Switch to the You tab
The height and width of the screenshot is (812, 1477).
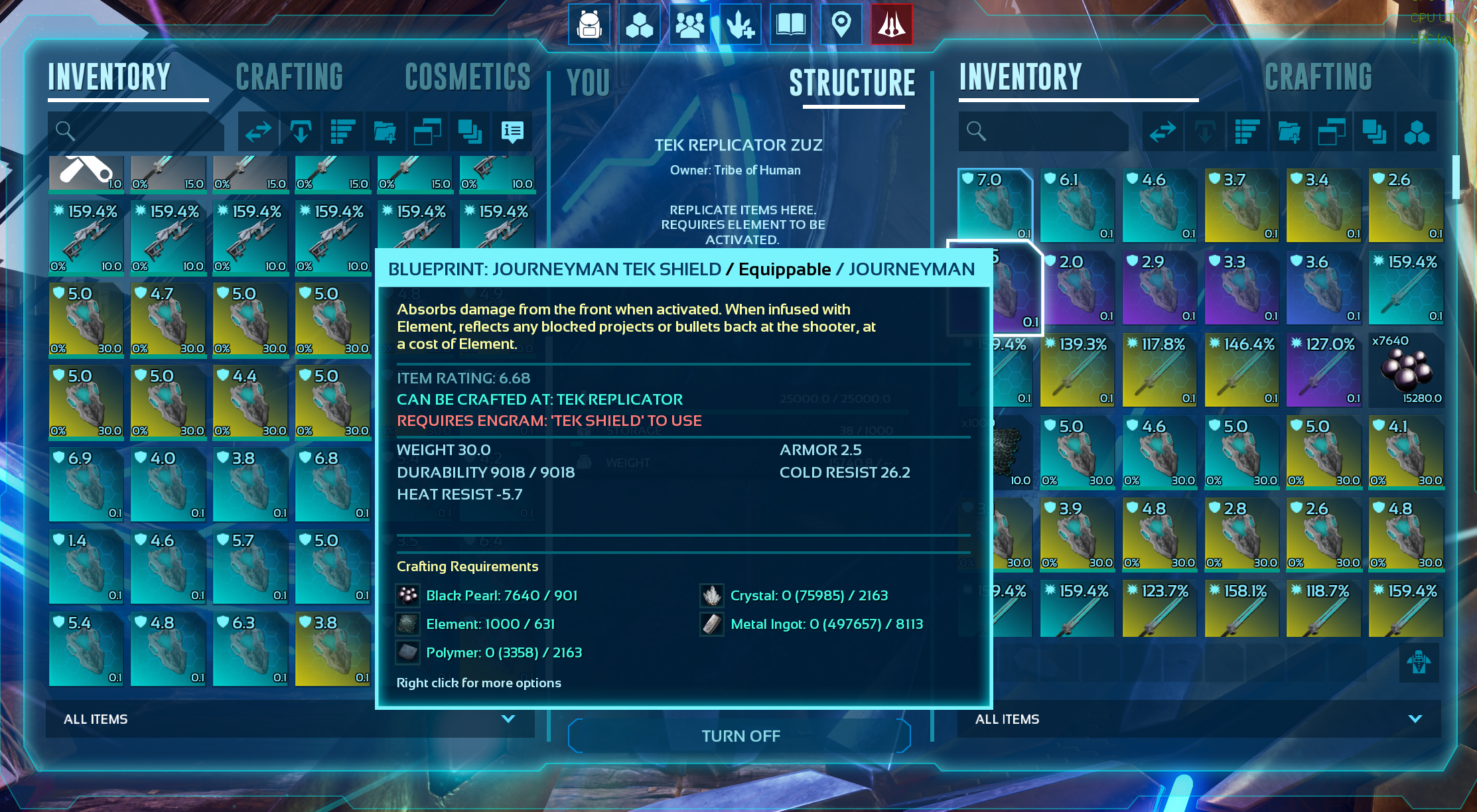pos(588,83)
